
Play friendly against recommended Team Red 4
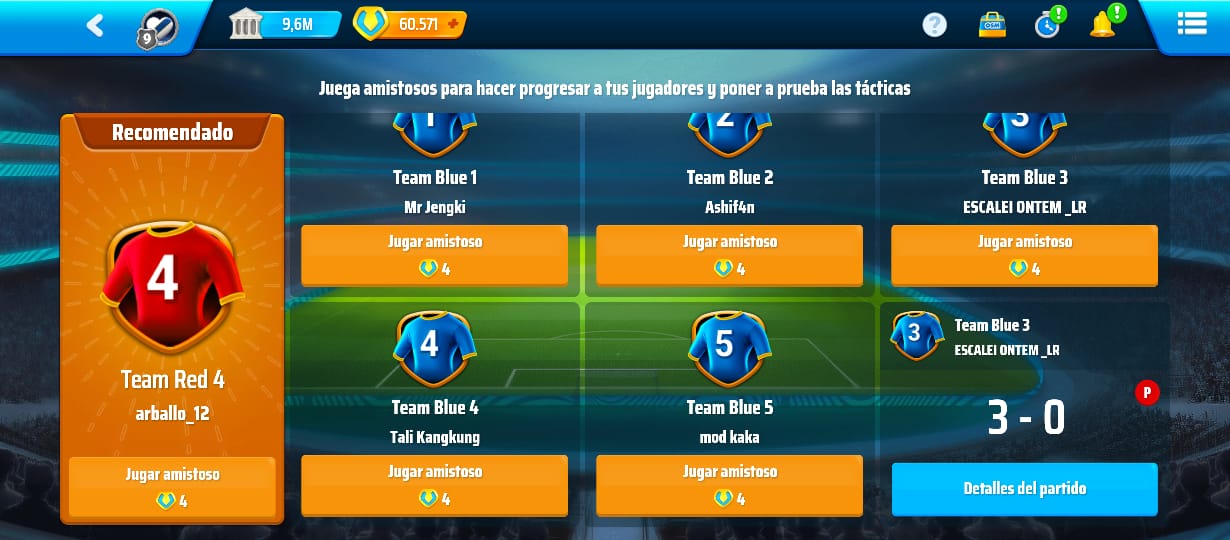tap(172, 486)
